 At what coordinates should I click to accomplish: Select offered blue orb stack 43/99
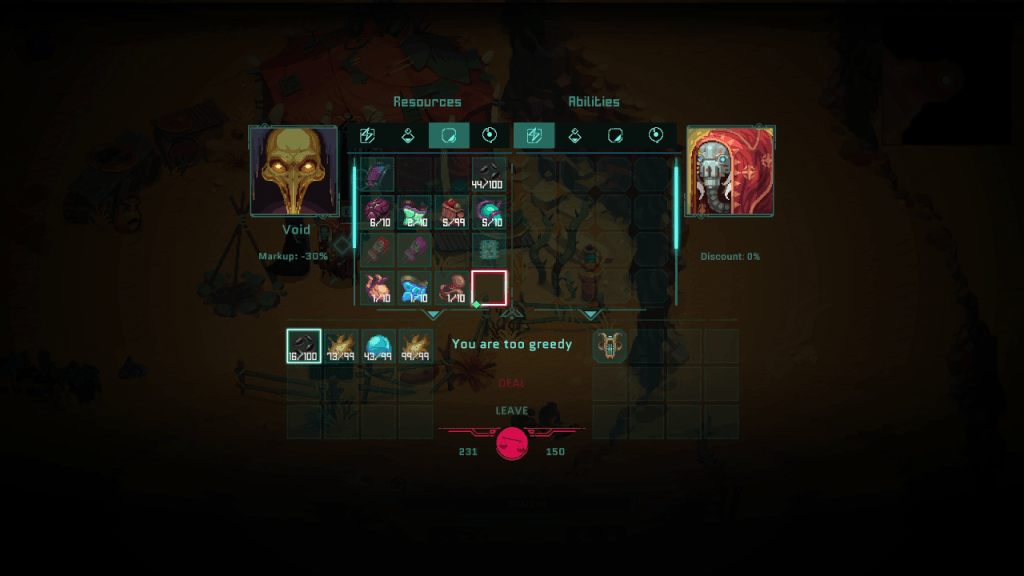point(378,346)
